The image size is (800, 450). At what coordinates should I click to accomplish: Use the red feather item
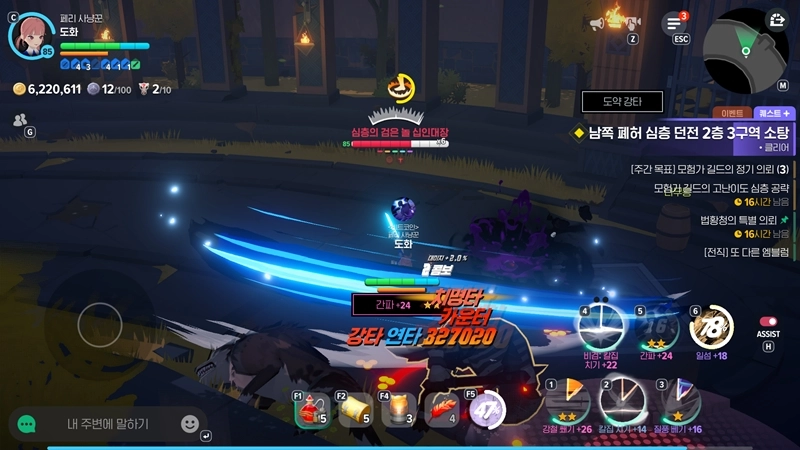(x=443, y=409)
